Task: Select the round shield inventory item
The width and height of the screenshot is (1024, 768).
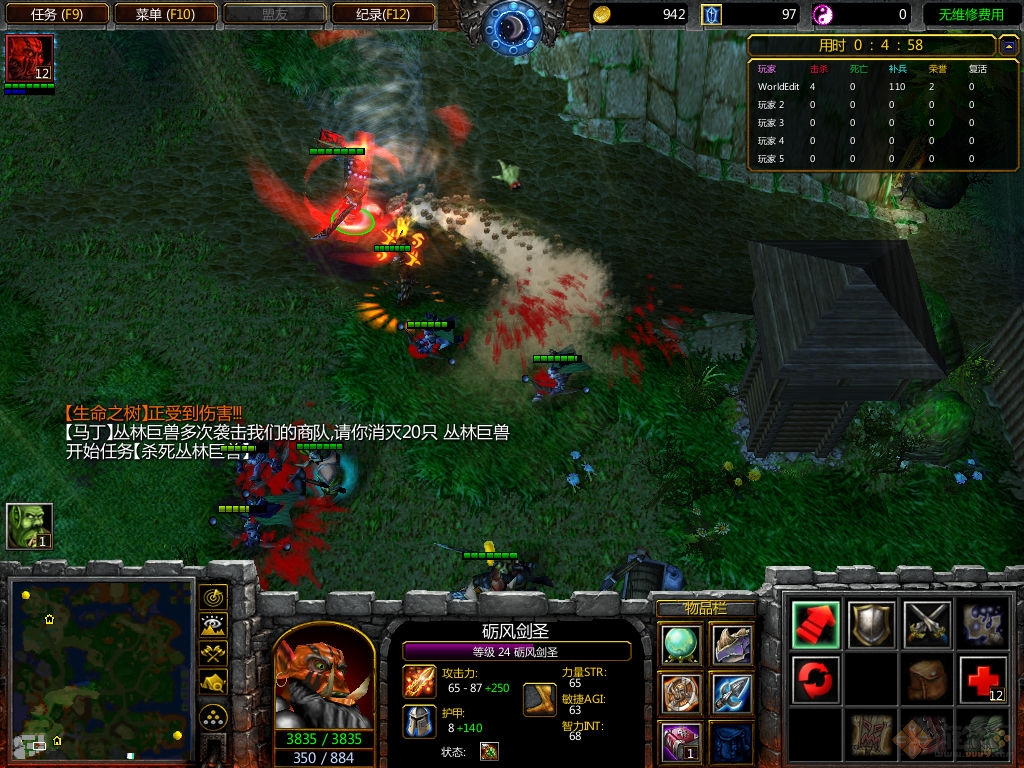Action: pyautogui.click(x=680, y=693)
